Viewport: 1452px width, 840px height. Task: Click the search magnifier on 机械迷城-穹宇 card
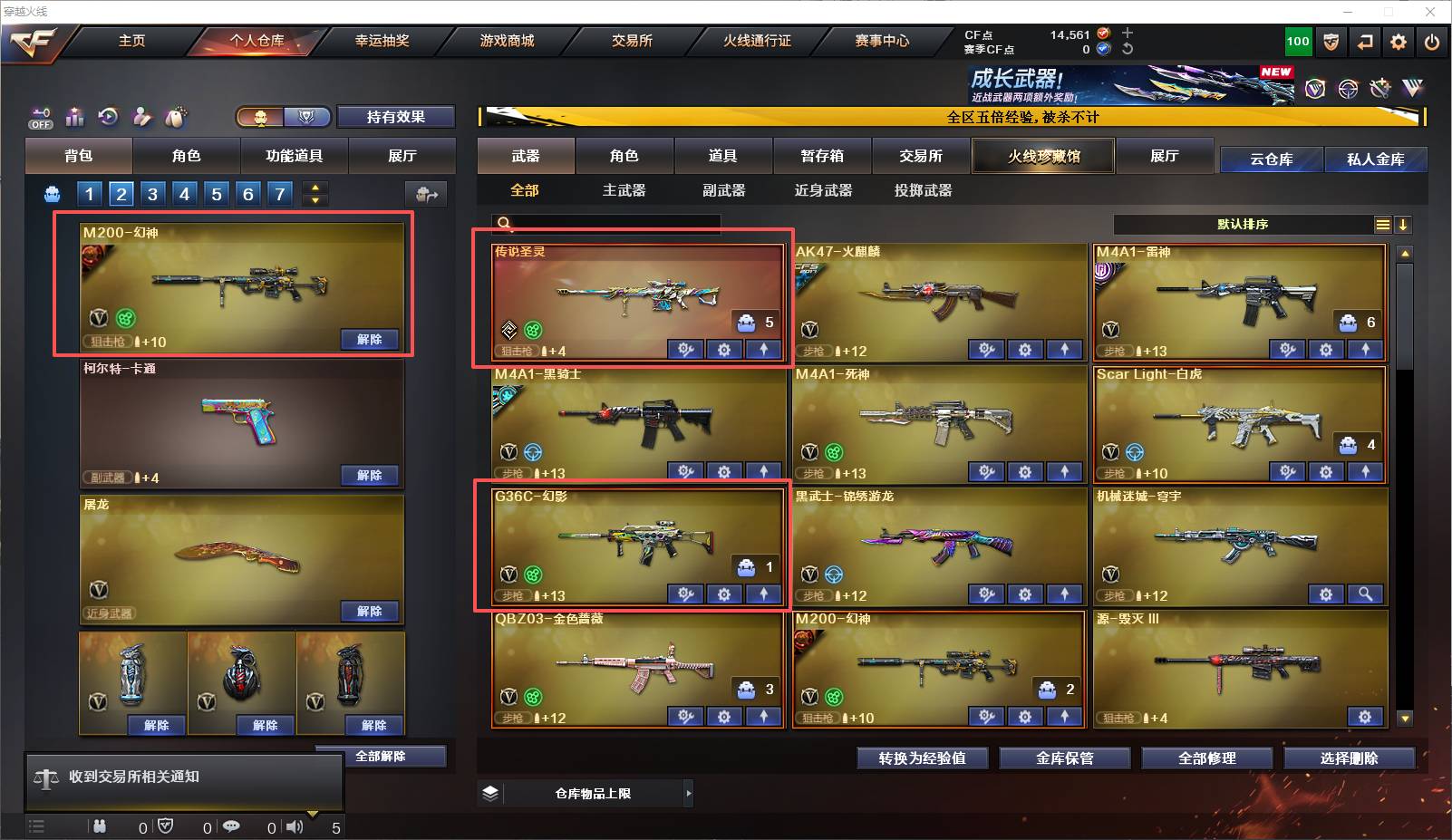(x=1366, y=594)
